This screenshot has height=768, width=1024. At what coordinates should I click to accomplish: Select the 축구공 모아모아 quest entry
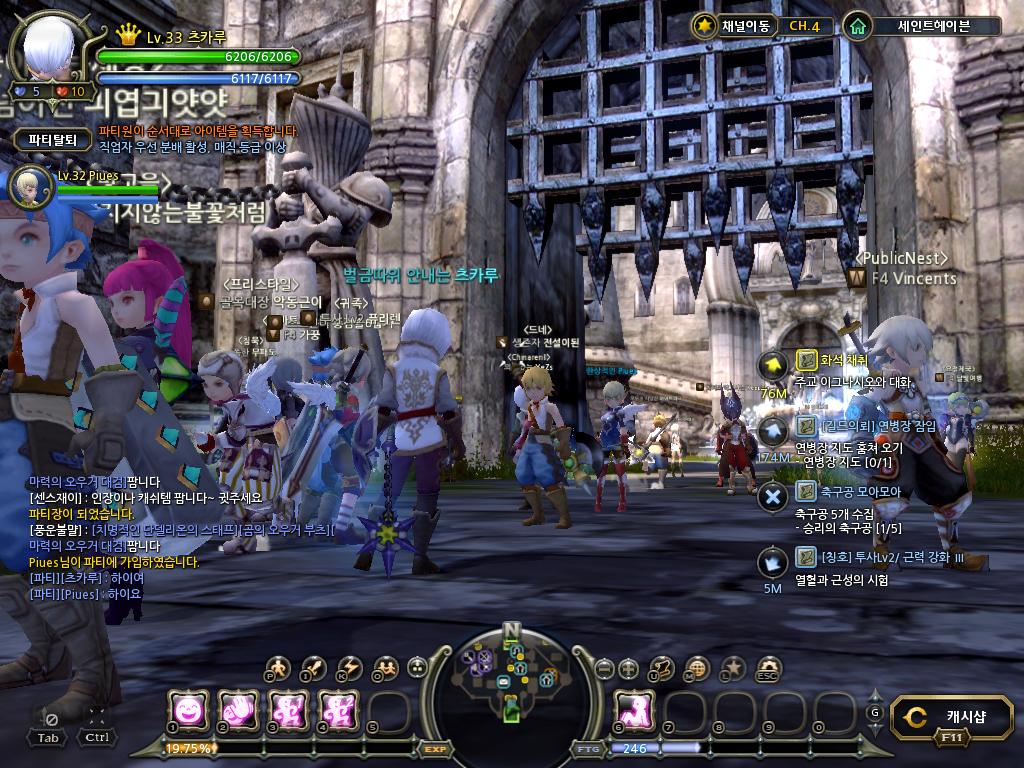point(860,491)
